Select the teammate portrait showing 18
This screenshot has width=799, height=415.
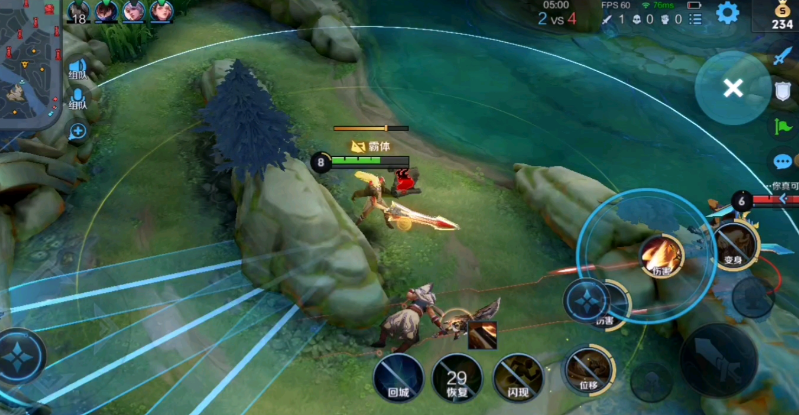coord(79,12)
